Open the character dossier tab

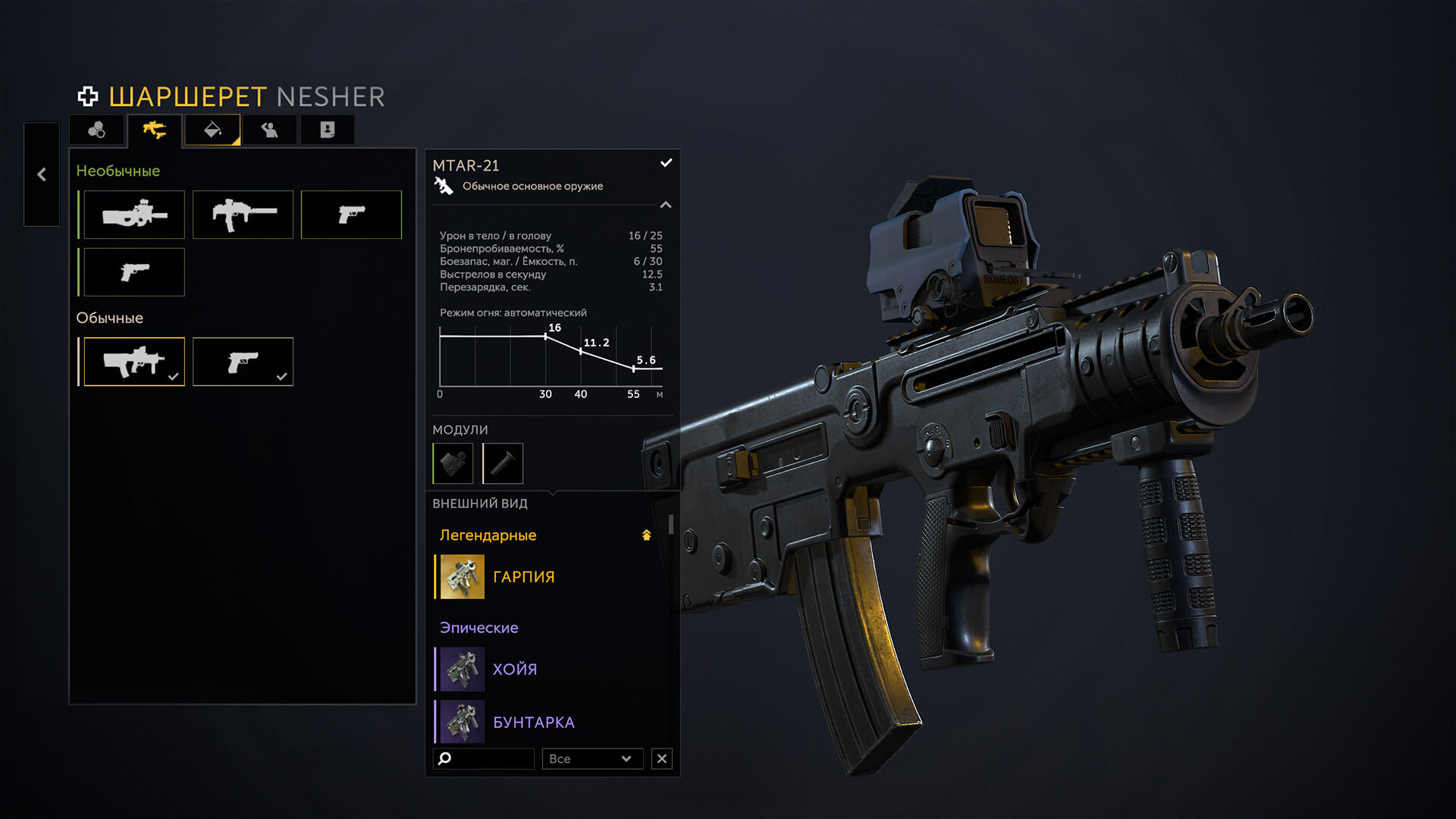click(327, 130)
